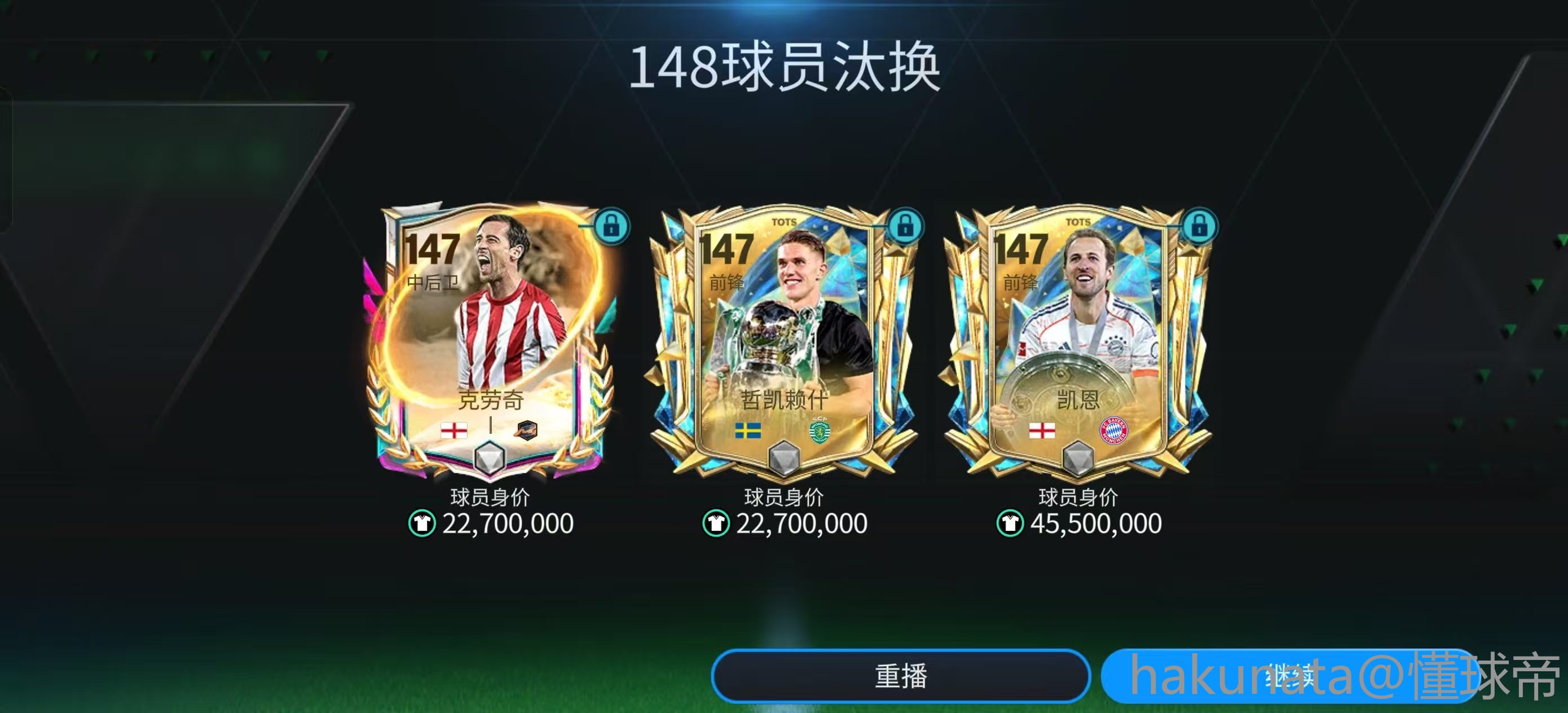This screenshot has width=1568, height=713.
Task: Toggle the lock icon on 哲凯赖什's card
Action: (x=905, y=227)
